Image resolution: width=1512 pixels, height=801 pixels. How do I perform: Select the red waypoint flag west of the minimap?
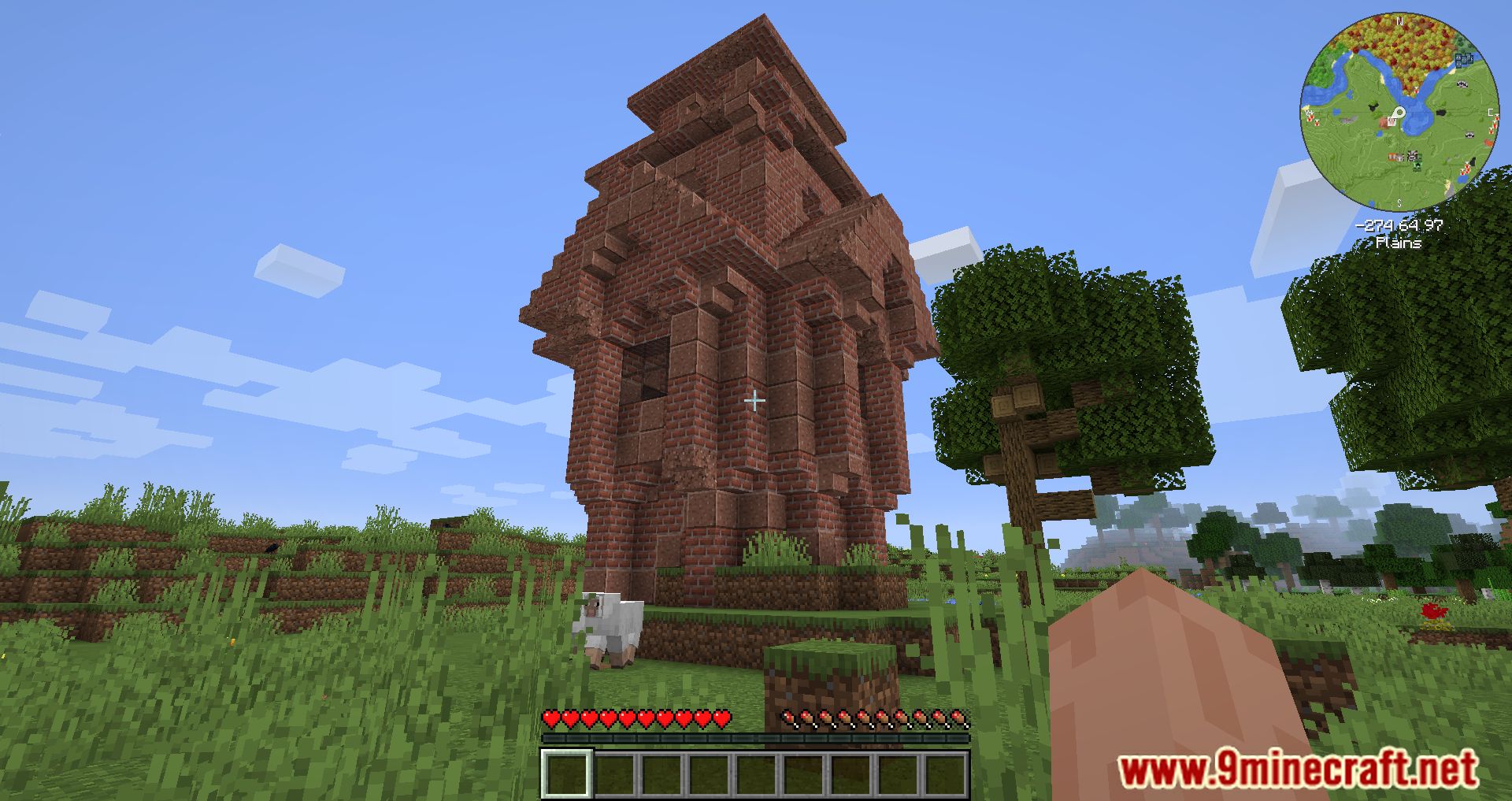point(1310,118)
